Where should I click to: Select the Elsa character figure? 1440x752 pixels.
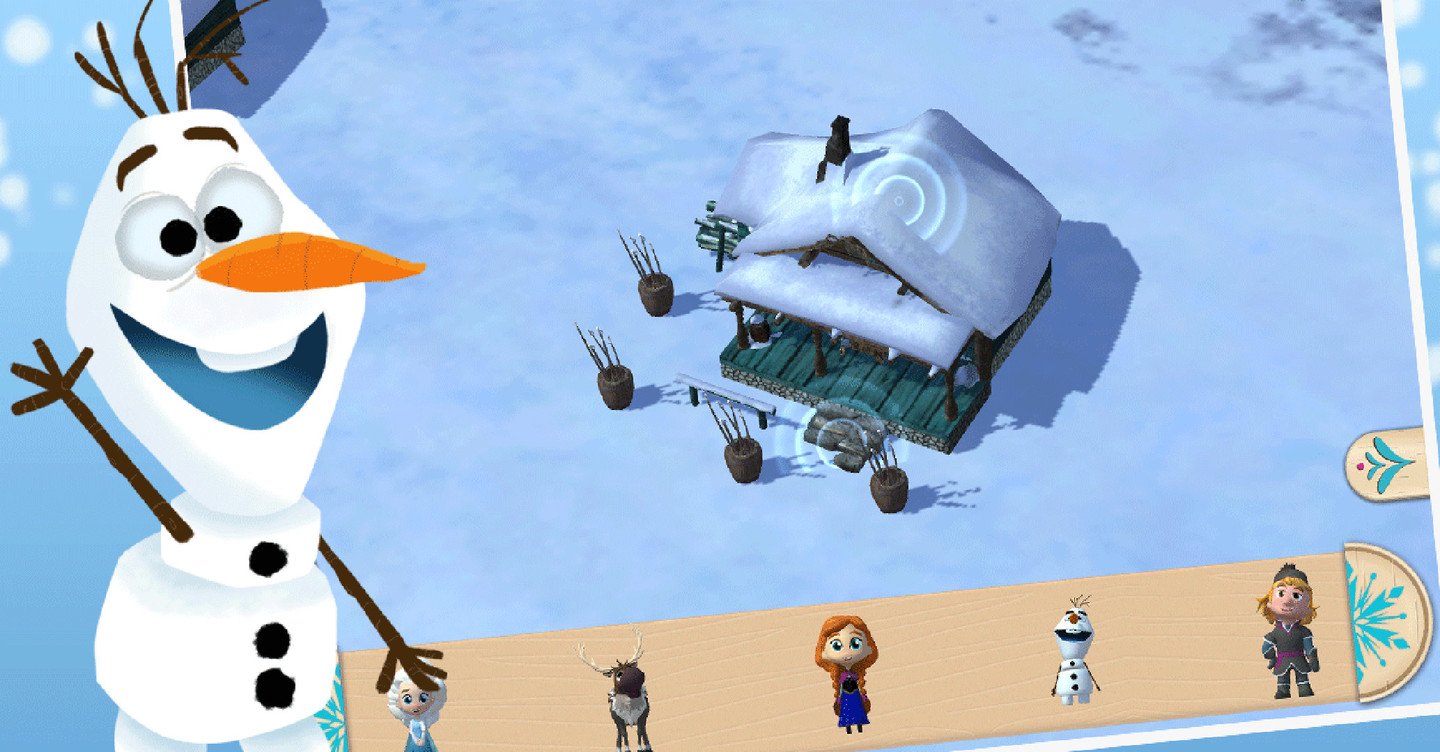414,712
